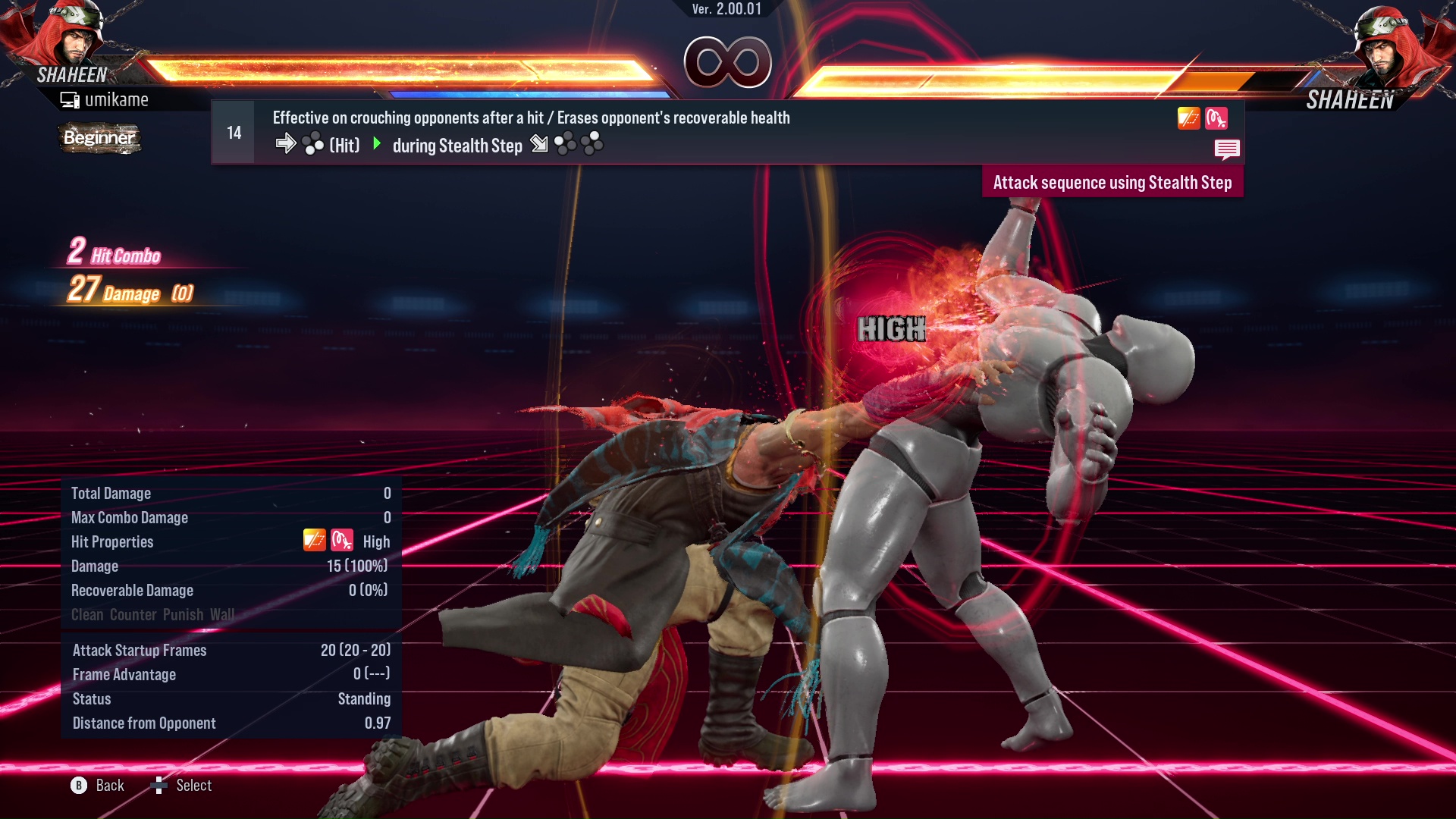Click the HIGH hit level indicator
1456x819 pixels.
pos(892,330)
